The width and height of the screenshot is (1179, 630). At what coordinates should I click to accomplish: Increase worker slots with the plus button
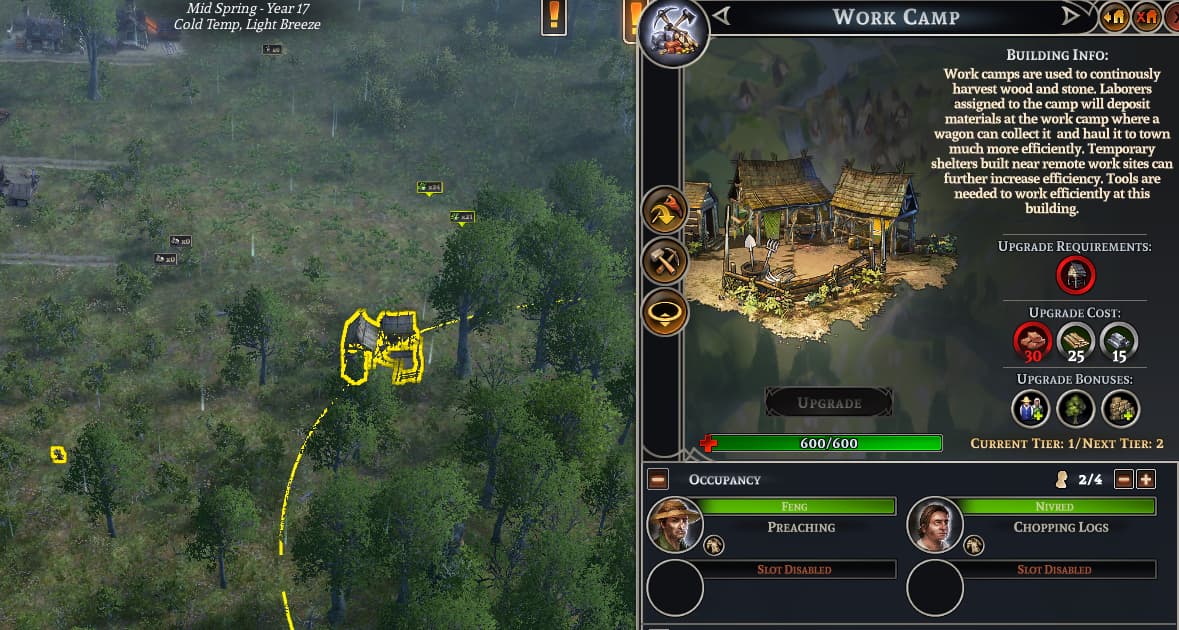pyautogui.click(x=1146, y=479)
